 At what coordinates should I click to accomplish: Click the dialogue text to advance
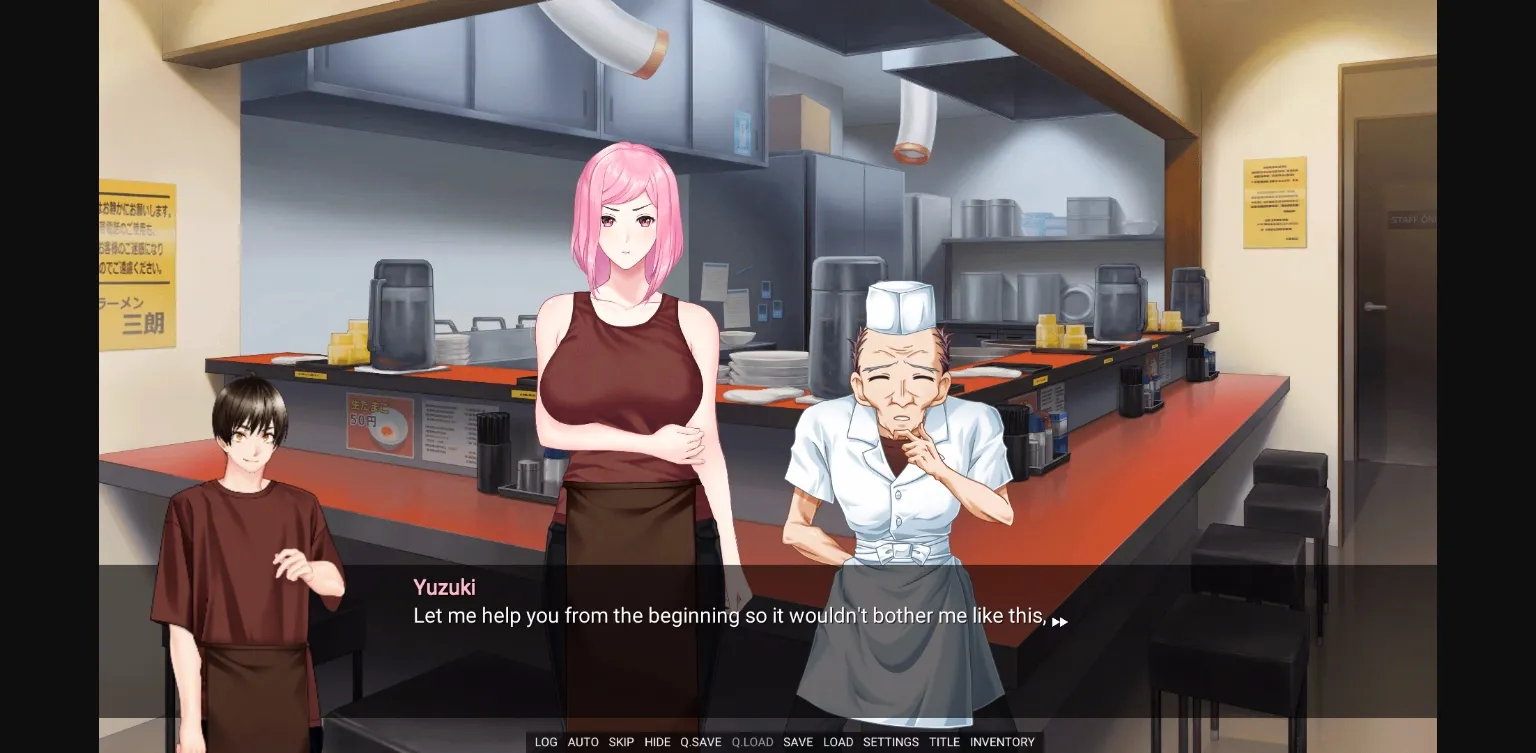730,616
